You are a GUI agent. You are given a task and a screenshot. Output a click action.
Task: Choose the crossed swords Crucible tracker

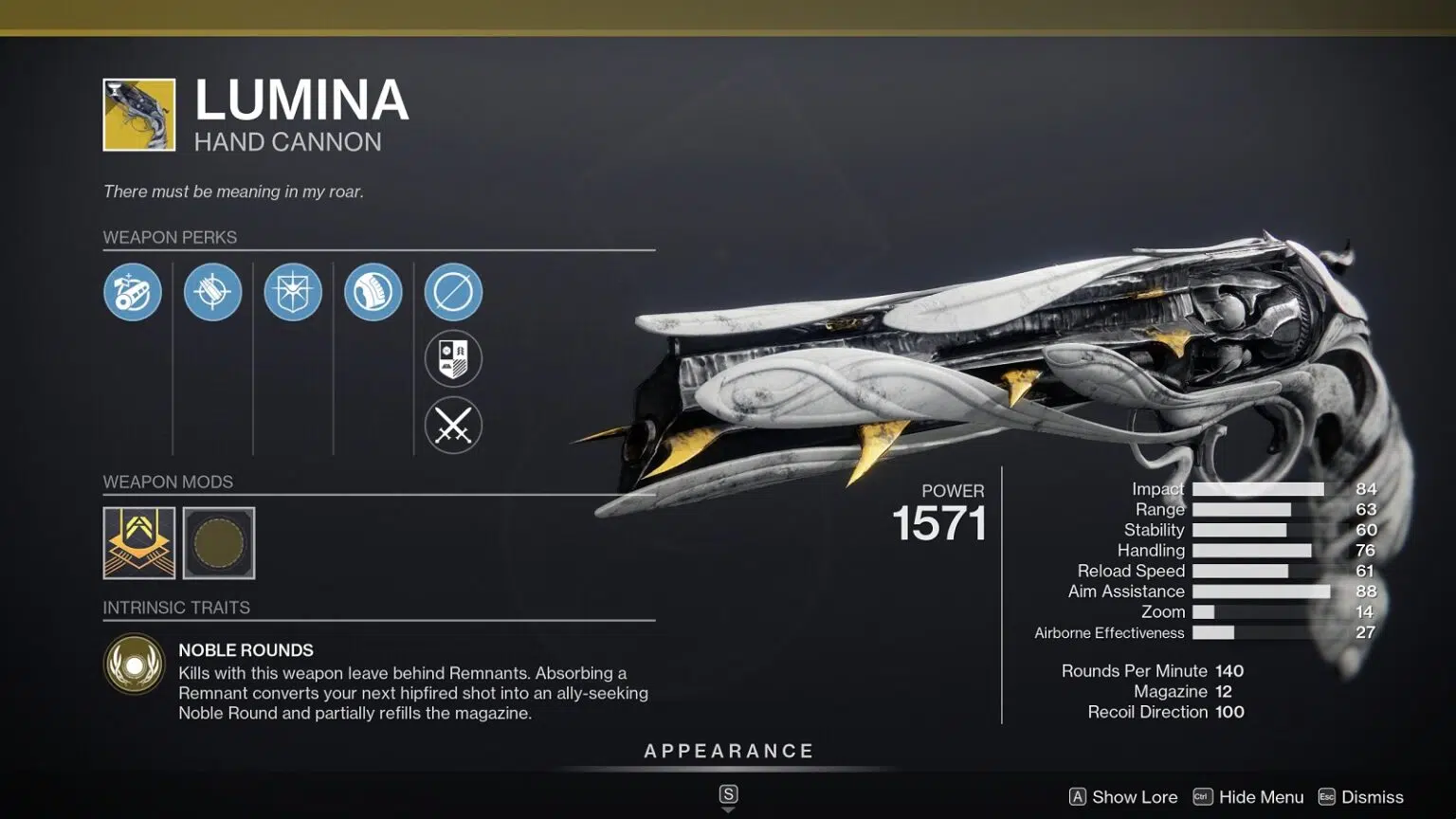pos(453,426)
